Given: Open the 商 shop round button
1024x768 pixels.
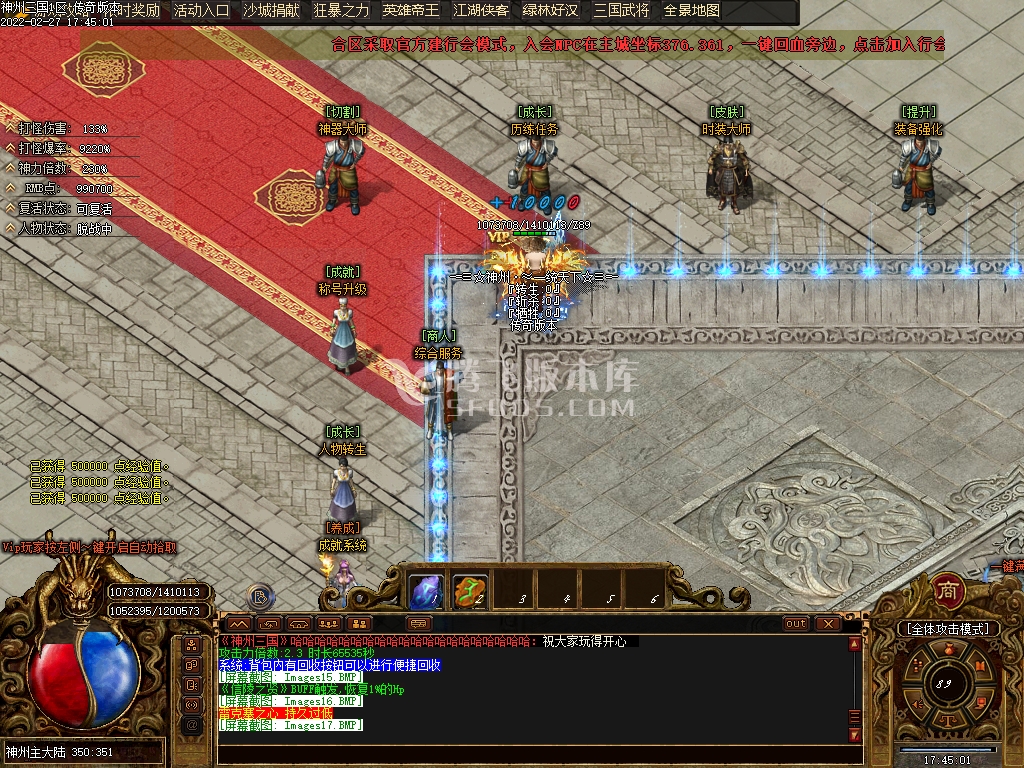Looking at the screenshot, I should pyautogui.click(x=948, y=591).
